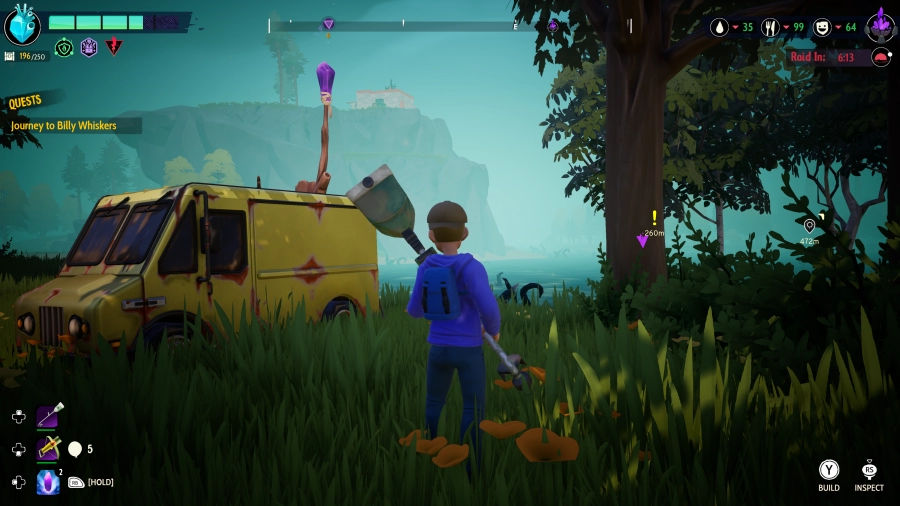Click the fork and knife hunger icon
This screenshot has width=900, height=506.
tap(770, 27)
